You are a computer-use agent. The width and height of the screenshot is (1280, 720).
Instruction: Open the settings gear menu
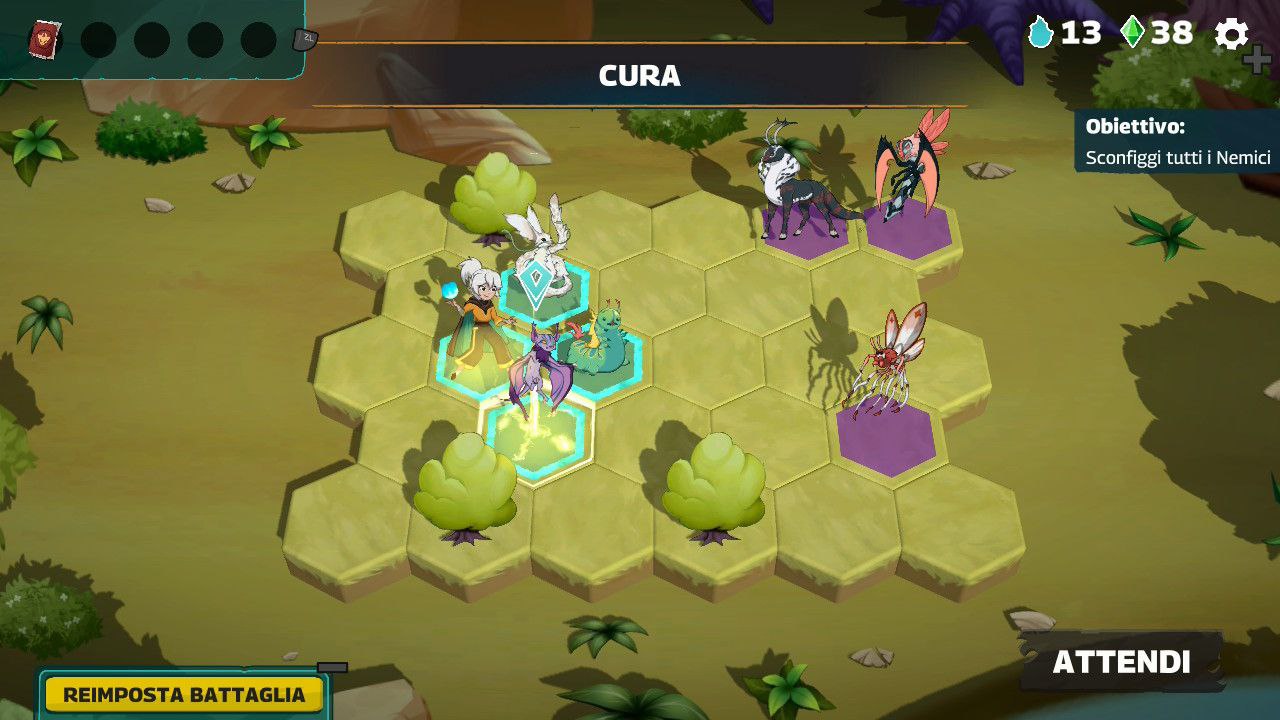(x=1231, y=34)
